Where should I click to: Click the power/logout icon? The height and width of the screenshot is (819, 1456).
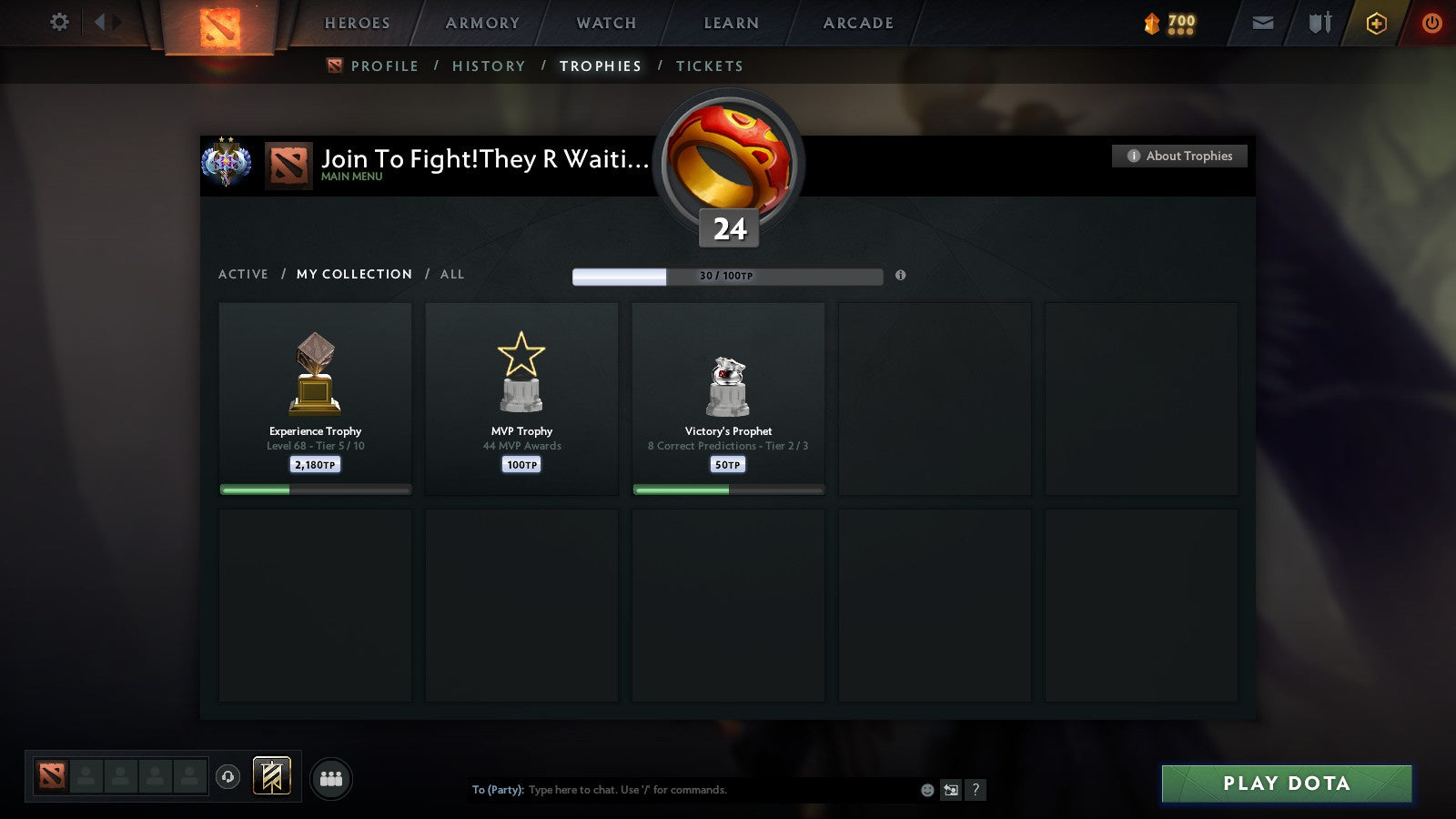click(1431, 23)
